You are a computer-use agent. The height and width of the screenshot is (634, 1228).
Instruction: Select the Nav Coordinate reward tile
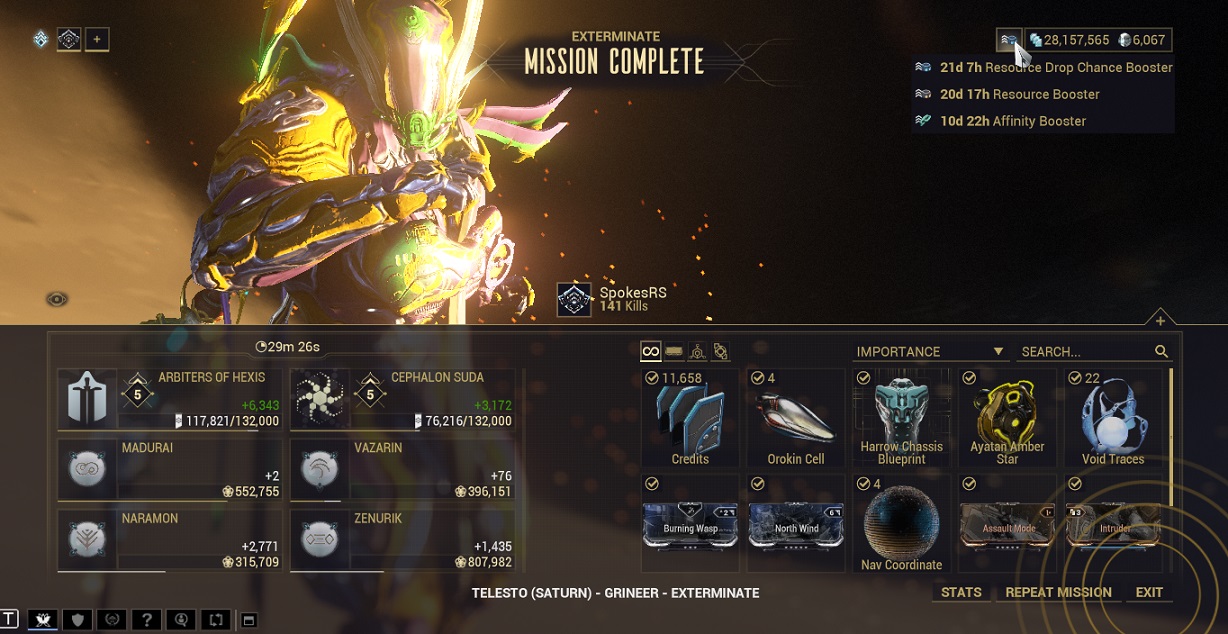[x=901, y=524]
